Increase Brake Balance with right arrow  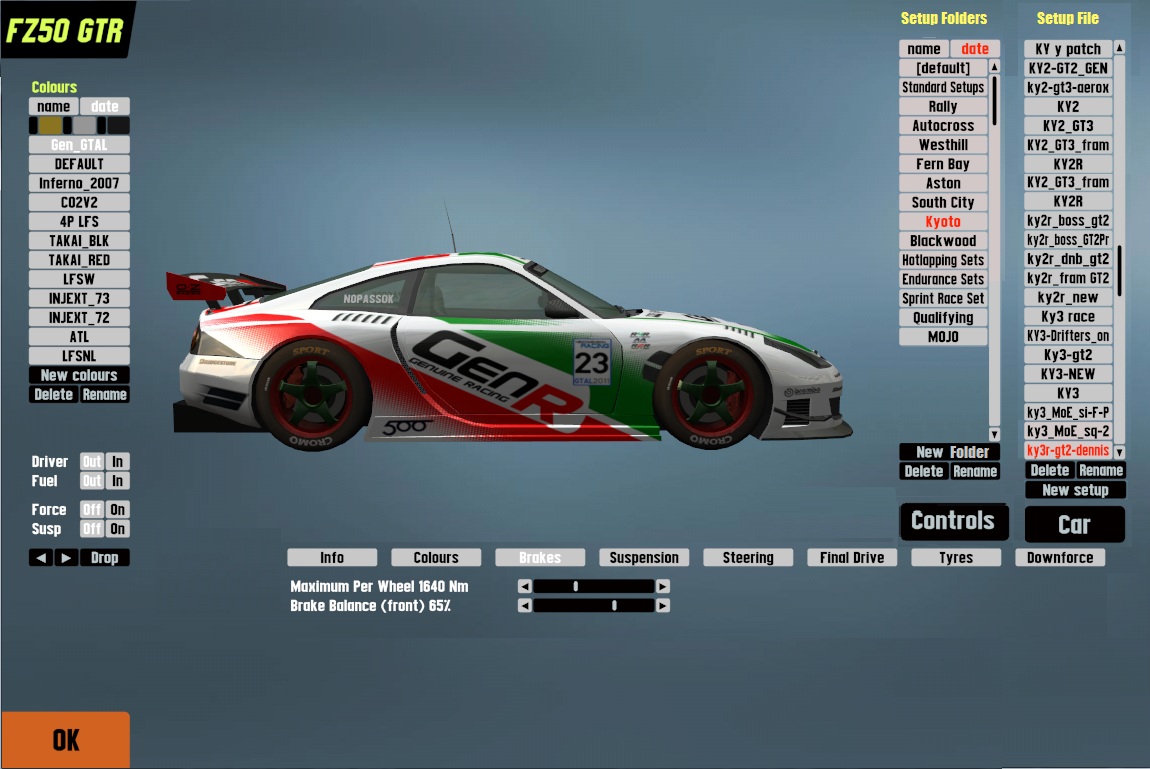[663, 606]
